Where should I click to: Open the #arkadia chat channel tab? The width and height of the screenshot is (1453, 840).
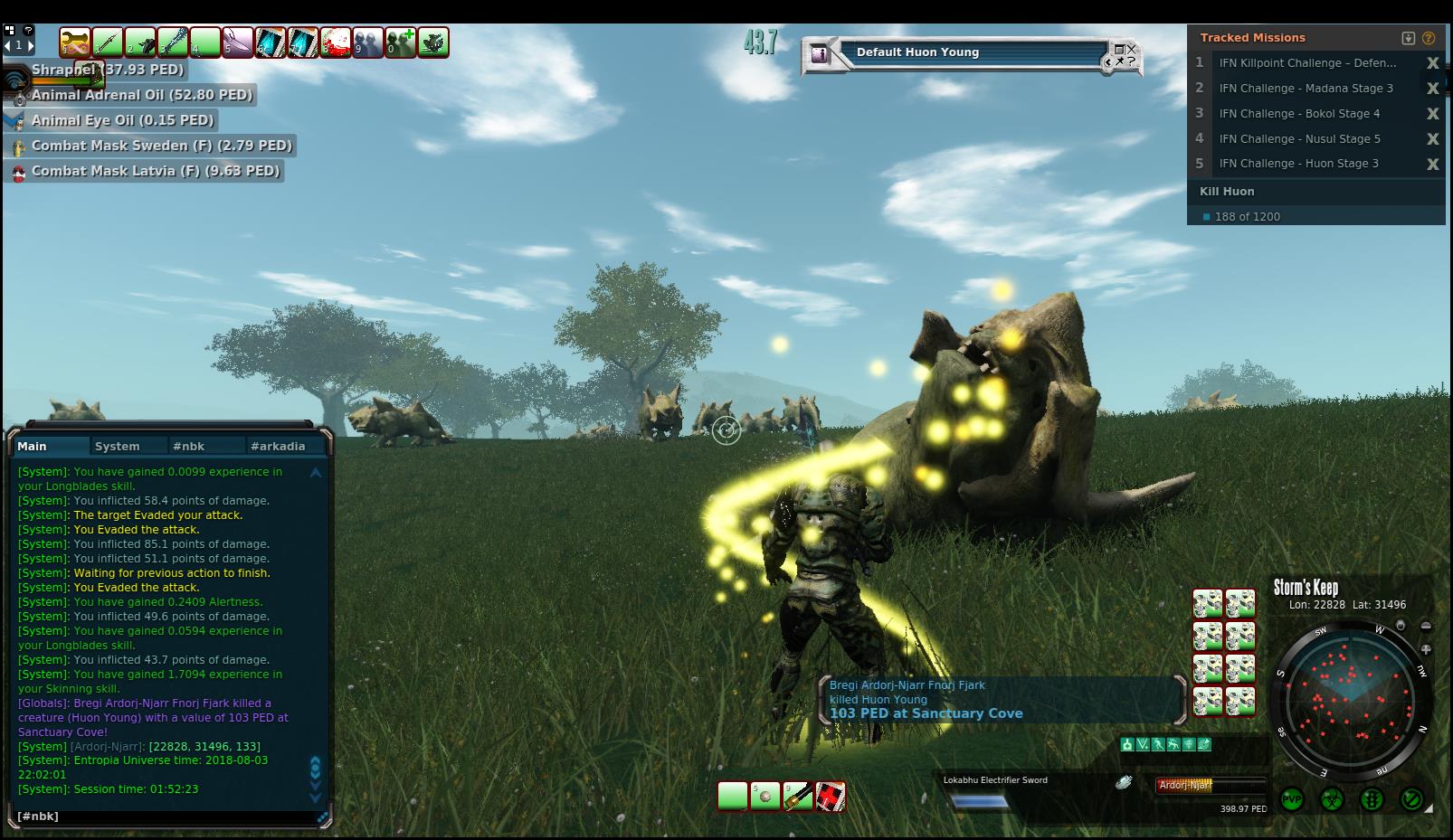point(278,446)
